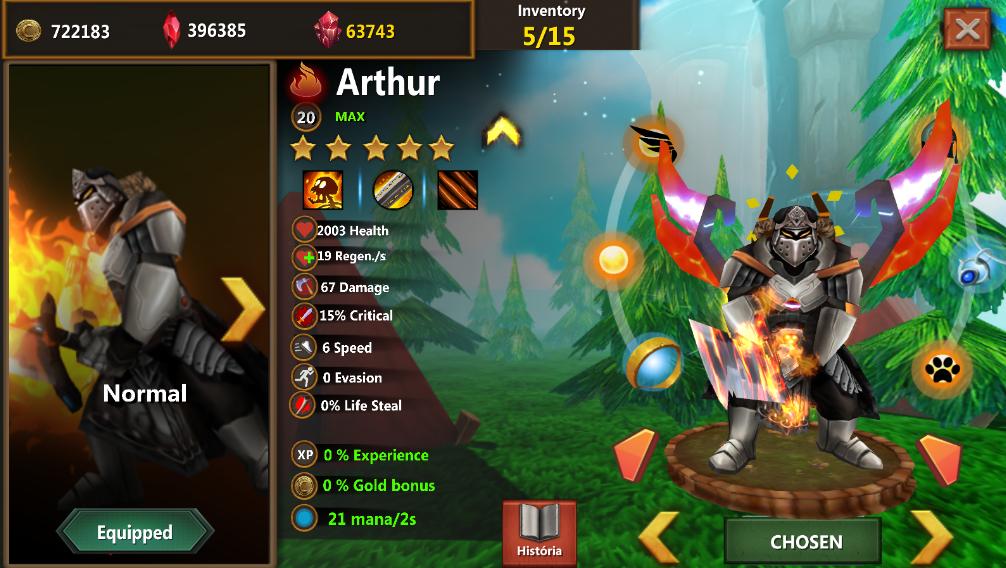
Task: Rotate the hero using the left orange arrow
Action: click(635, 455)
